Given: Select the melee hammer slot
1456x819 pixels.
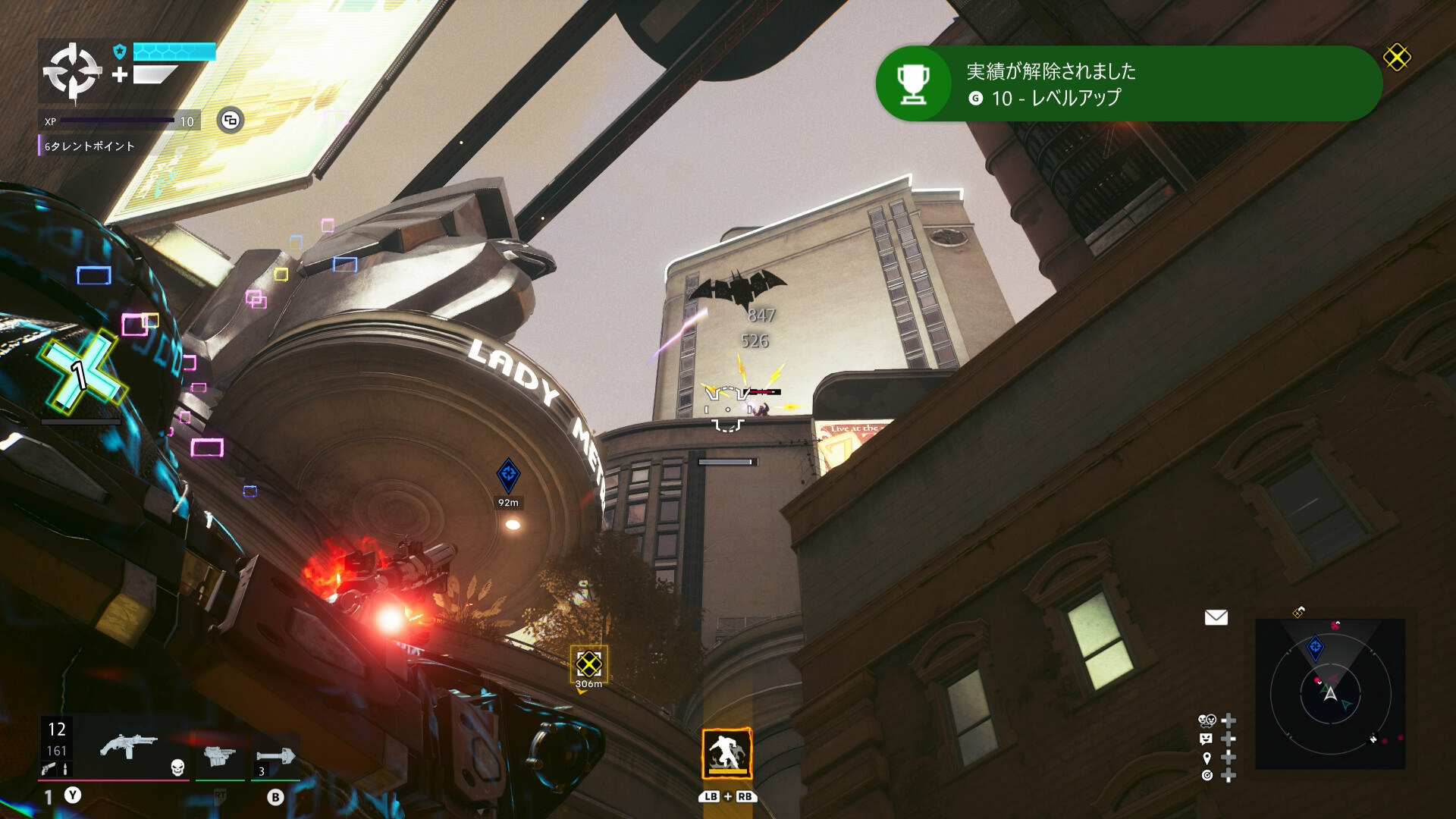Looking at the screenshot, I should (x=275, y=756).
